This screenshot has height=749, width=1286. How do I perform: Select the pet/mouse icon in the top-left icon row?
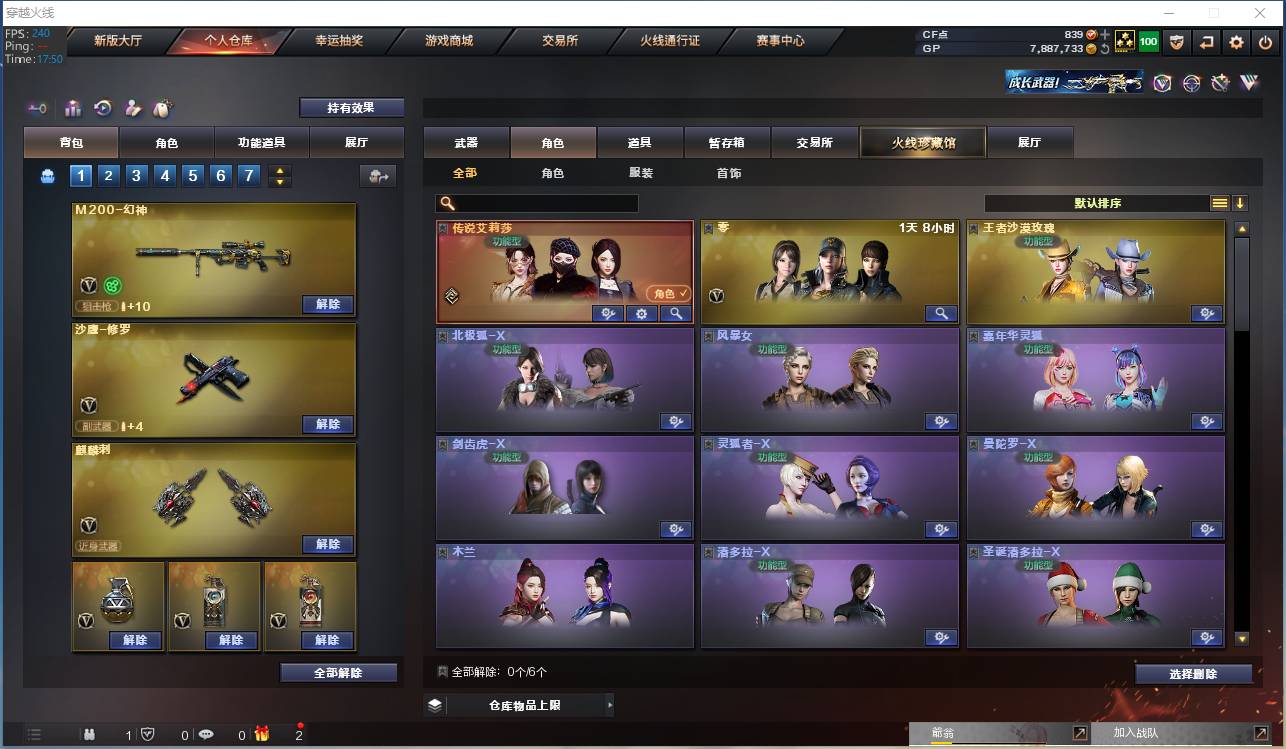coord(164,106)
